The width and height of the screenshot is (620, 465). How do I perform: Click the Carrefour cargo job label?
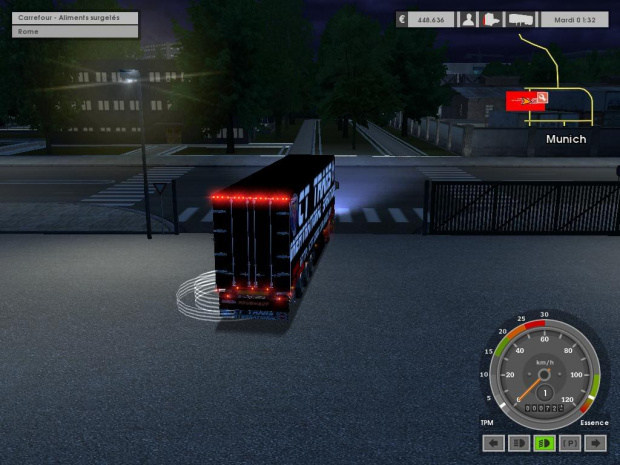click(75, 18)
